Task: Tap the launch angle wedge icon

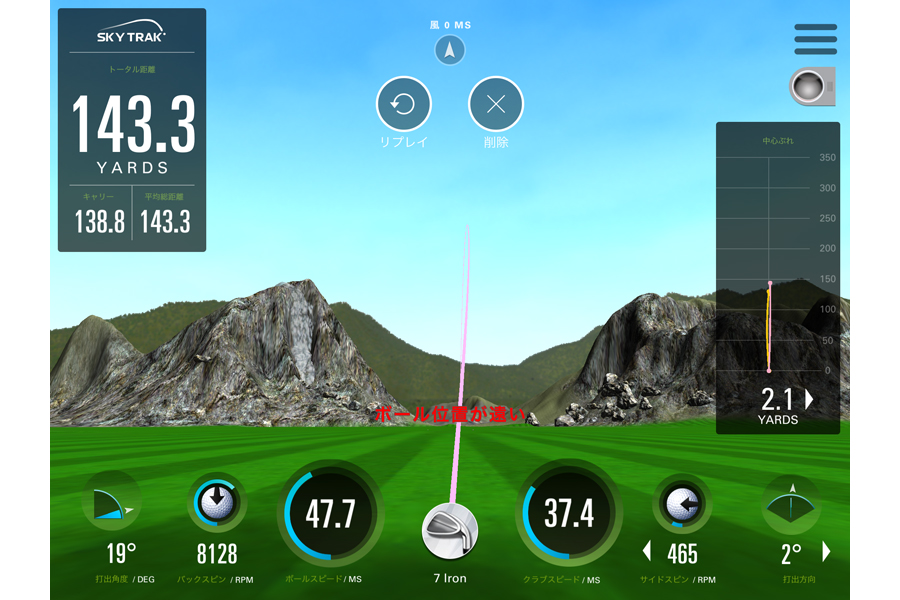Action: click(112, 502)
